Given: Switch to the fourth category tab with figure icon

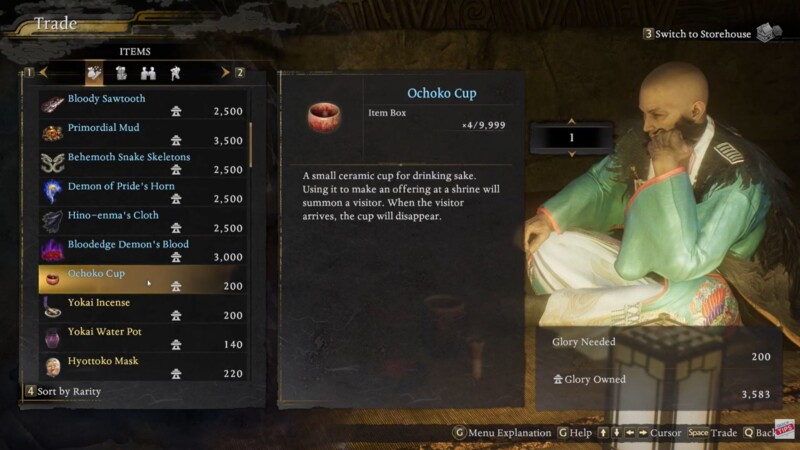Looking at the screenshot, I should pos(175,72).
